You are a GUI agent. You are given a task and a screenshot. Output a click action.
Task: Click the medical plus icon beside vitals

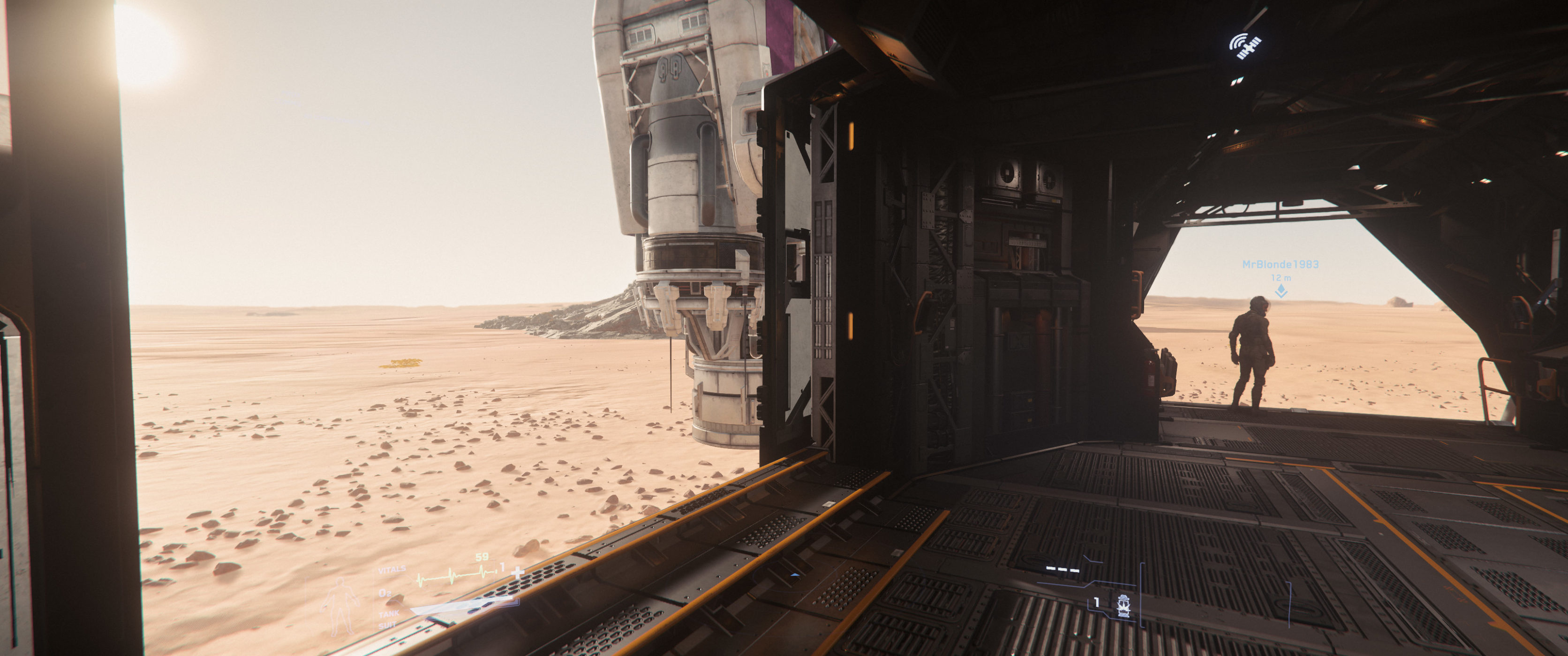(517, 572)
